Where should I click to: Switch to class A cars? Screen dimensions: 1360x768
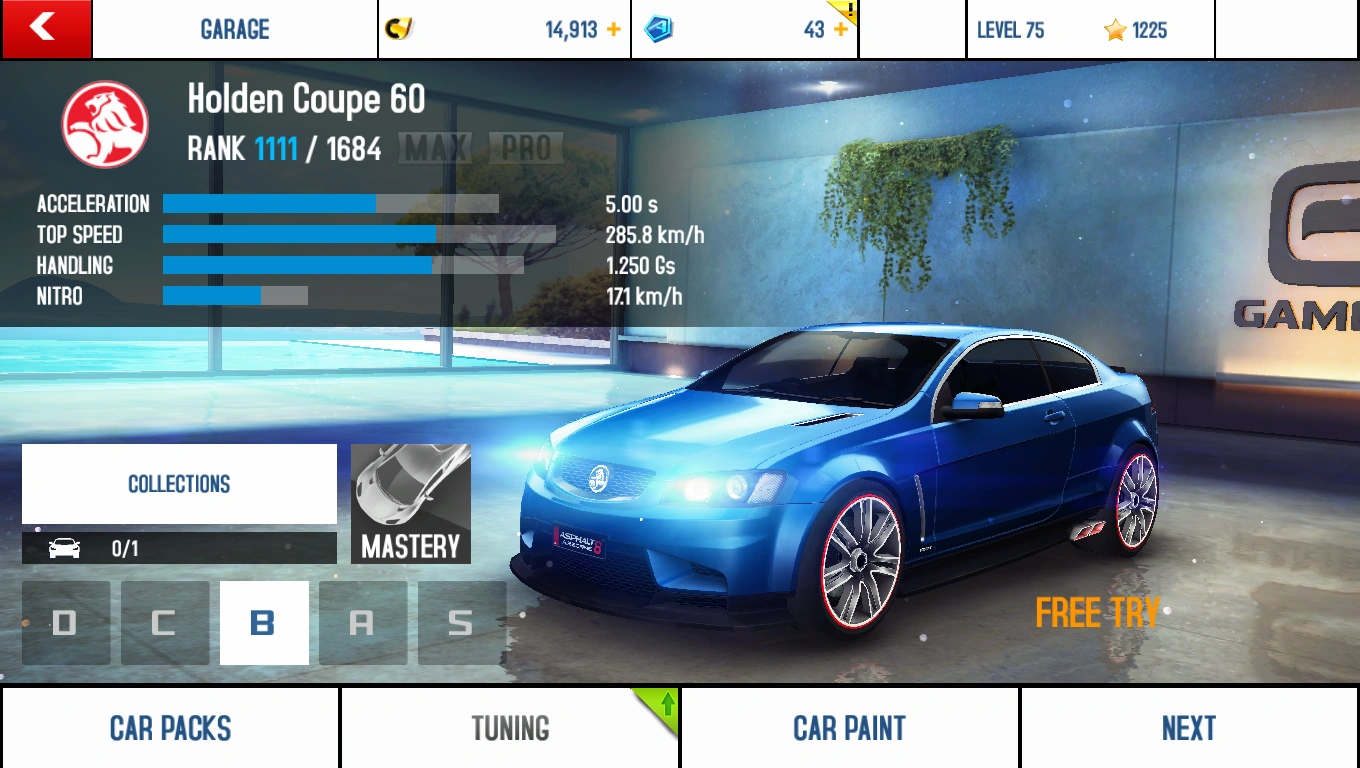coord(363,623)
